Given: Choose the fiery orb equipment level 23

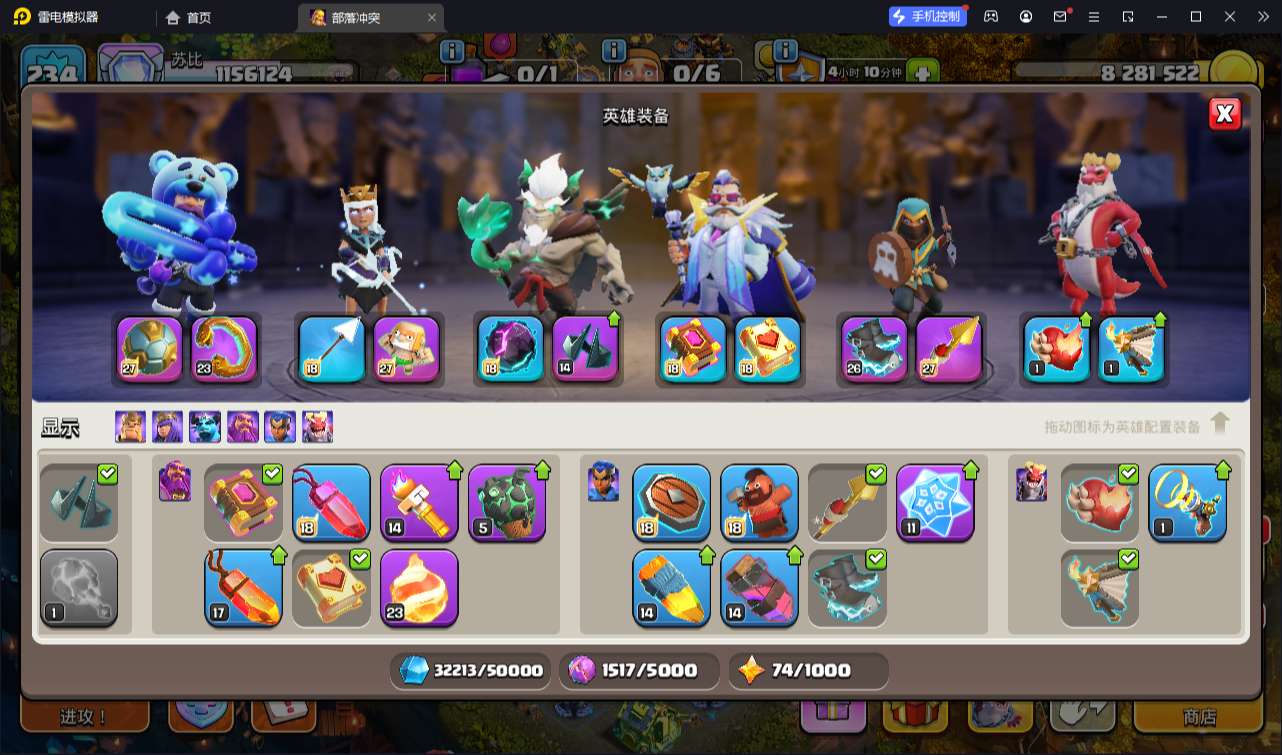Looking at the screenshot, I should 419,587.
